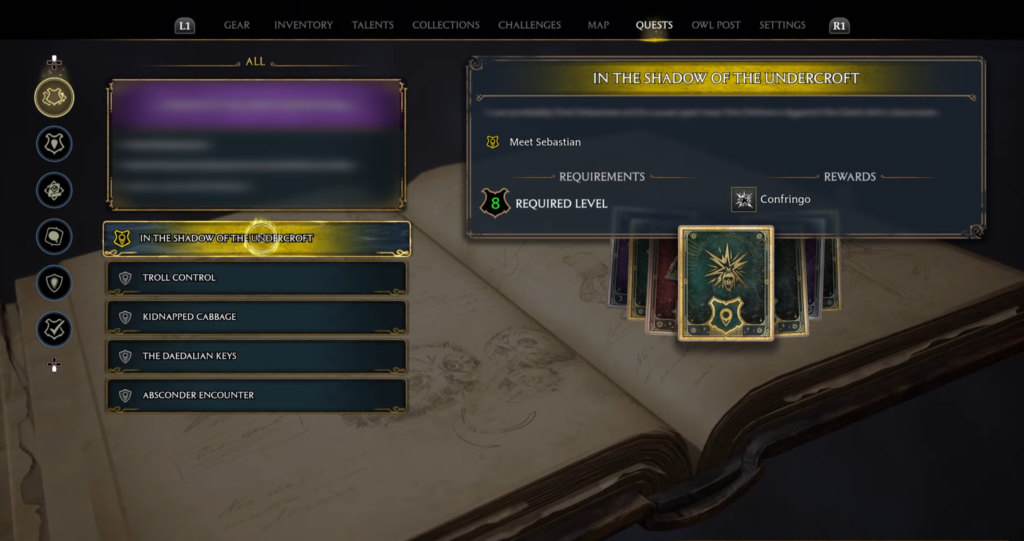Select the highlighted all-quests filter icon
The image size is (1024, 541).
[x=54, y=97]
